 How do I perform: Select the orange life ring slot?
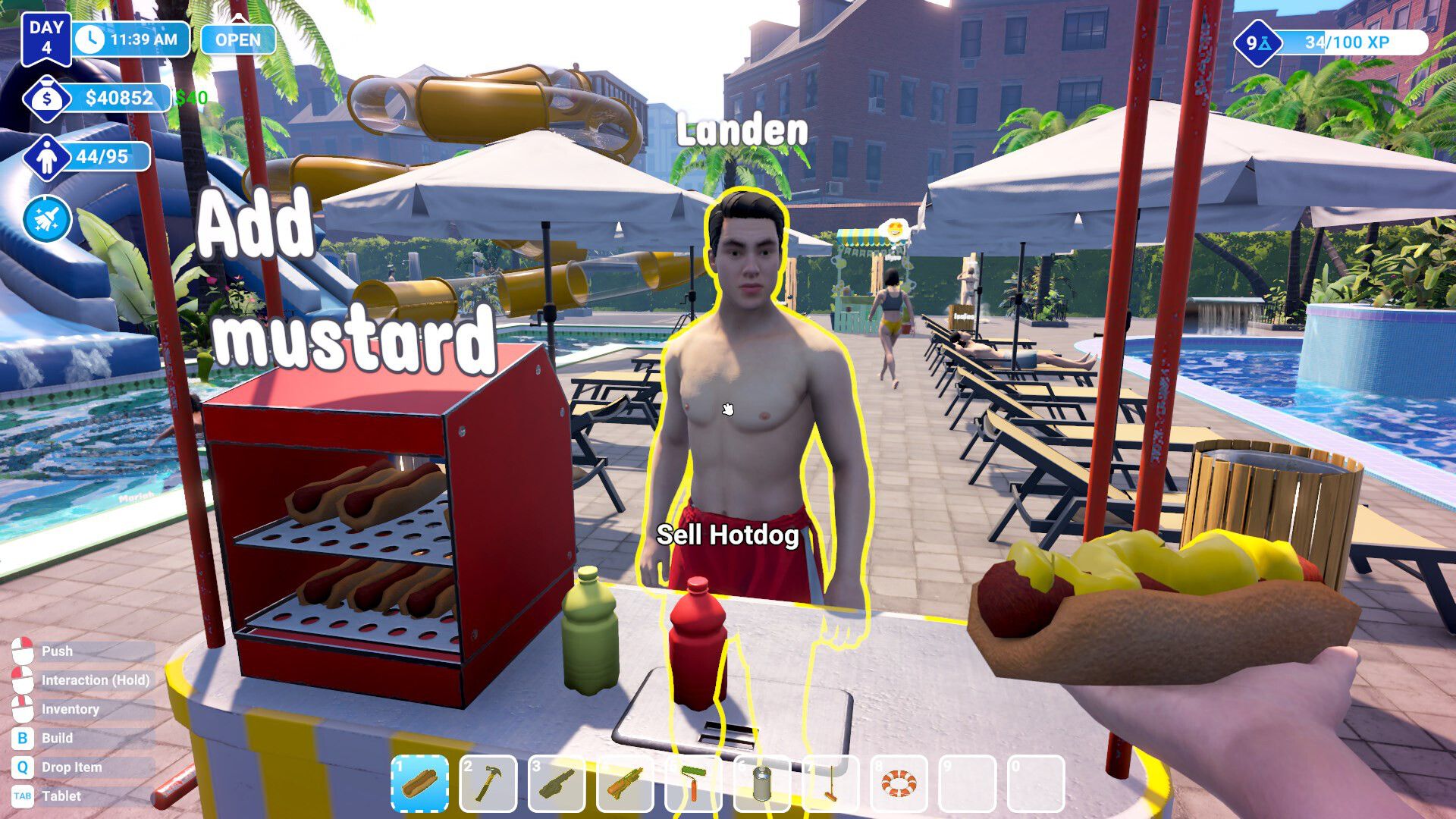click(x=899, y=783)
